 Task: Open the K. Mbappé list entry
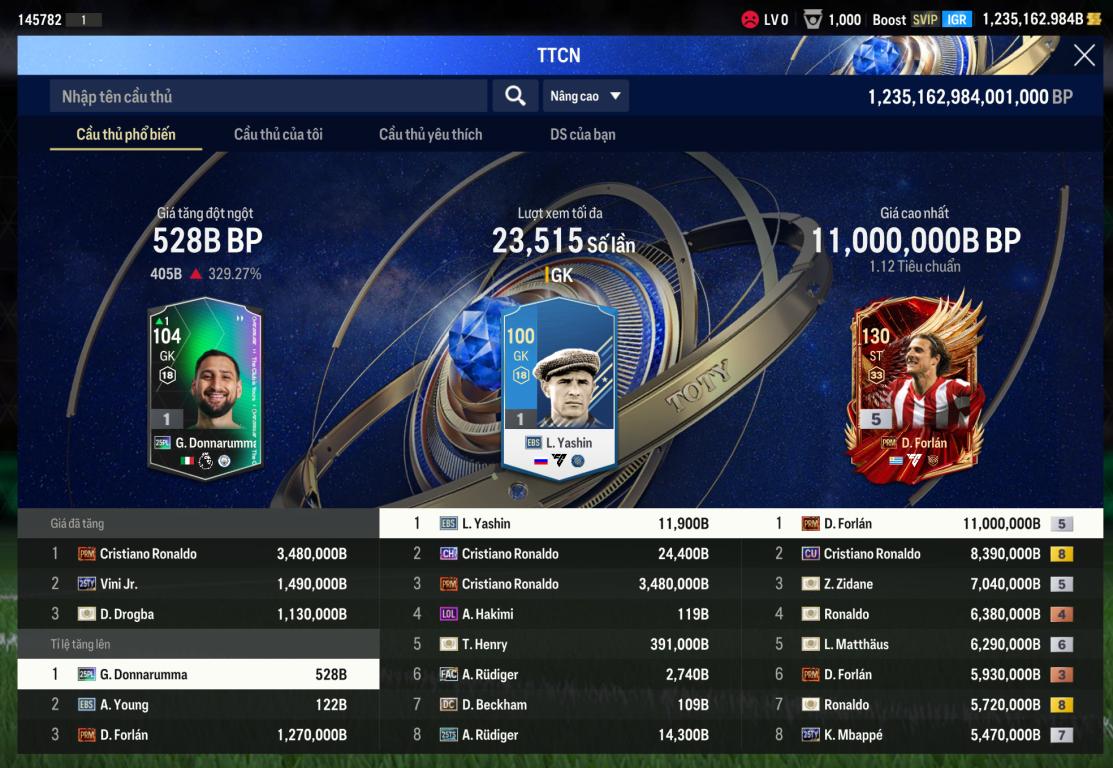tap(922, 735)
